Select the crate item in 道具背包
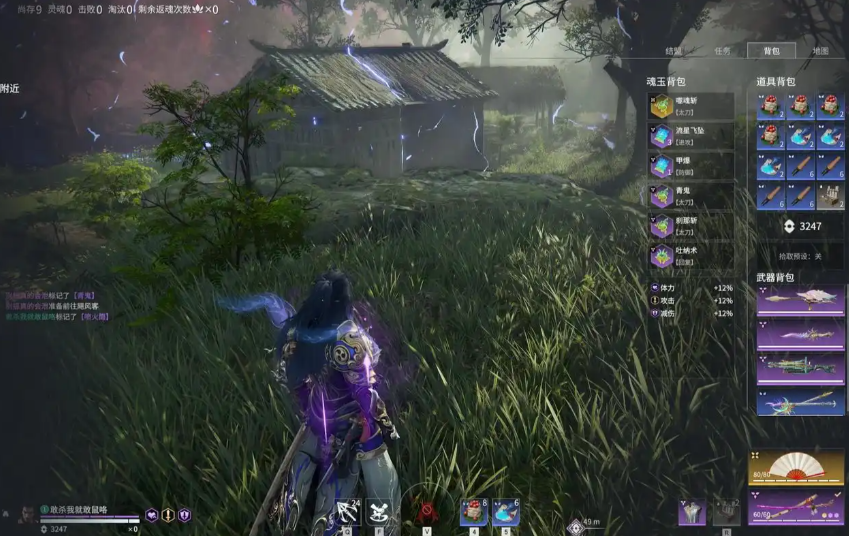 click(x=831, y=196)
